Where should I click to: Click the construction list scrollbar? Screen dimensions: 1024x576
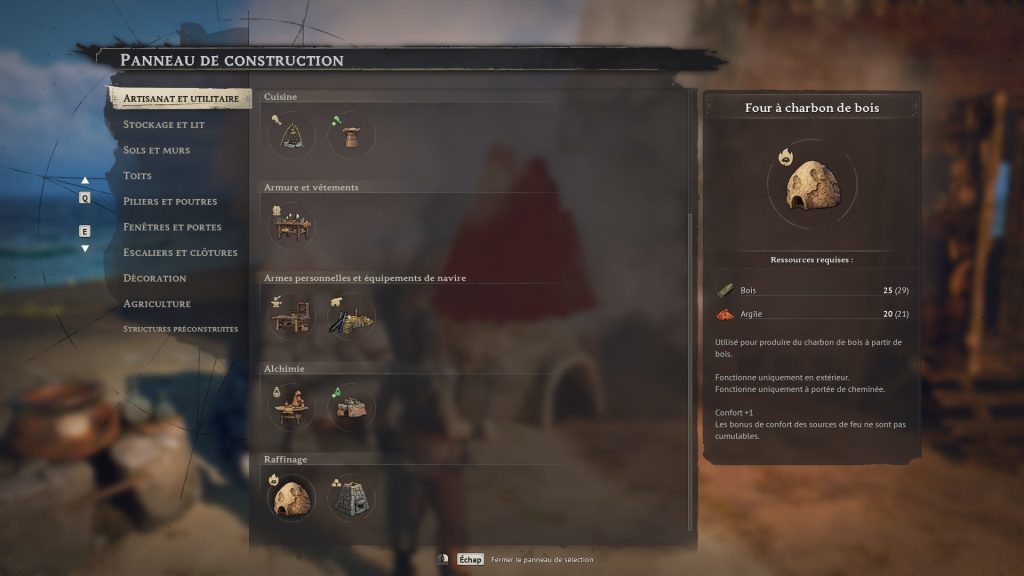coord(690,370)
